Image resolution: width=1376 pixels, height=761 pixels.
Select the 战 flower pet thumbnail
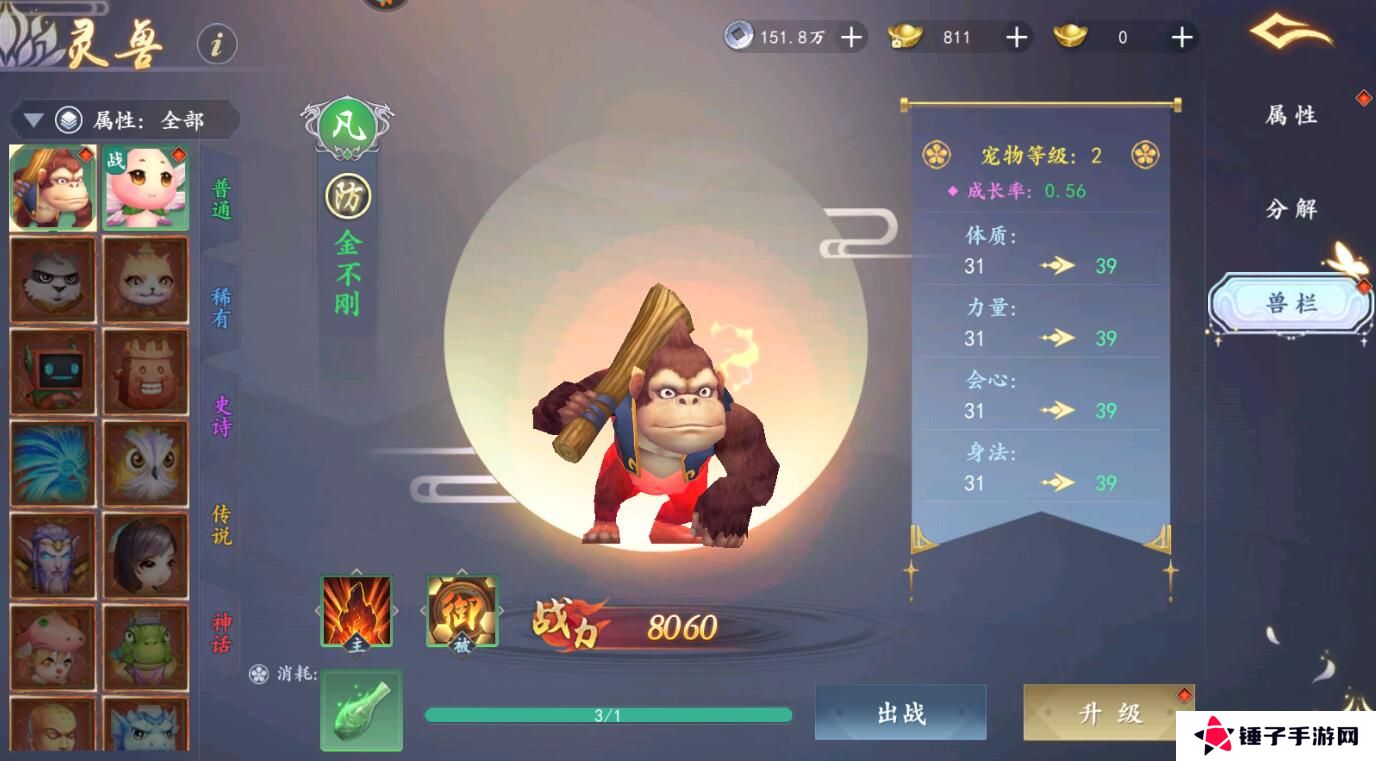(x=145, y=186)
